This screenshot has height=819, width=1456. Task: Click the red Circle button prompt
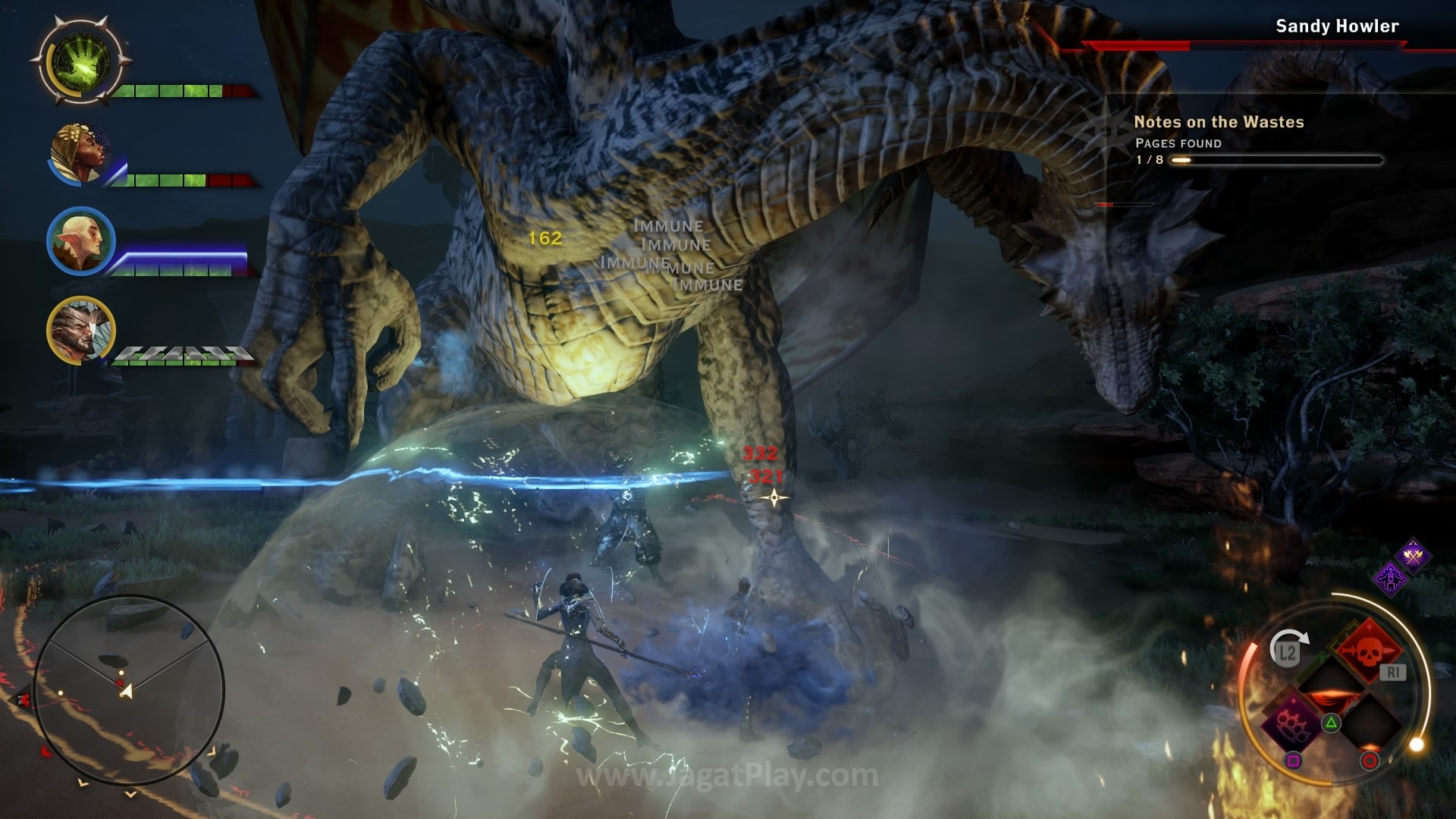(x=1370, y=760)
